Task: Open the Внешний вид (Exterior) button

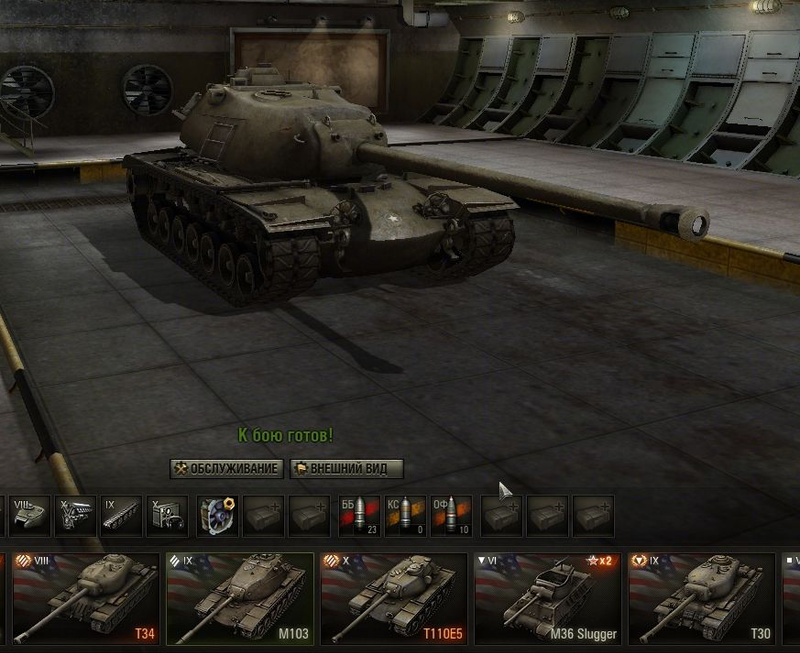Action: point(346,468)
